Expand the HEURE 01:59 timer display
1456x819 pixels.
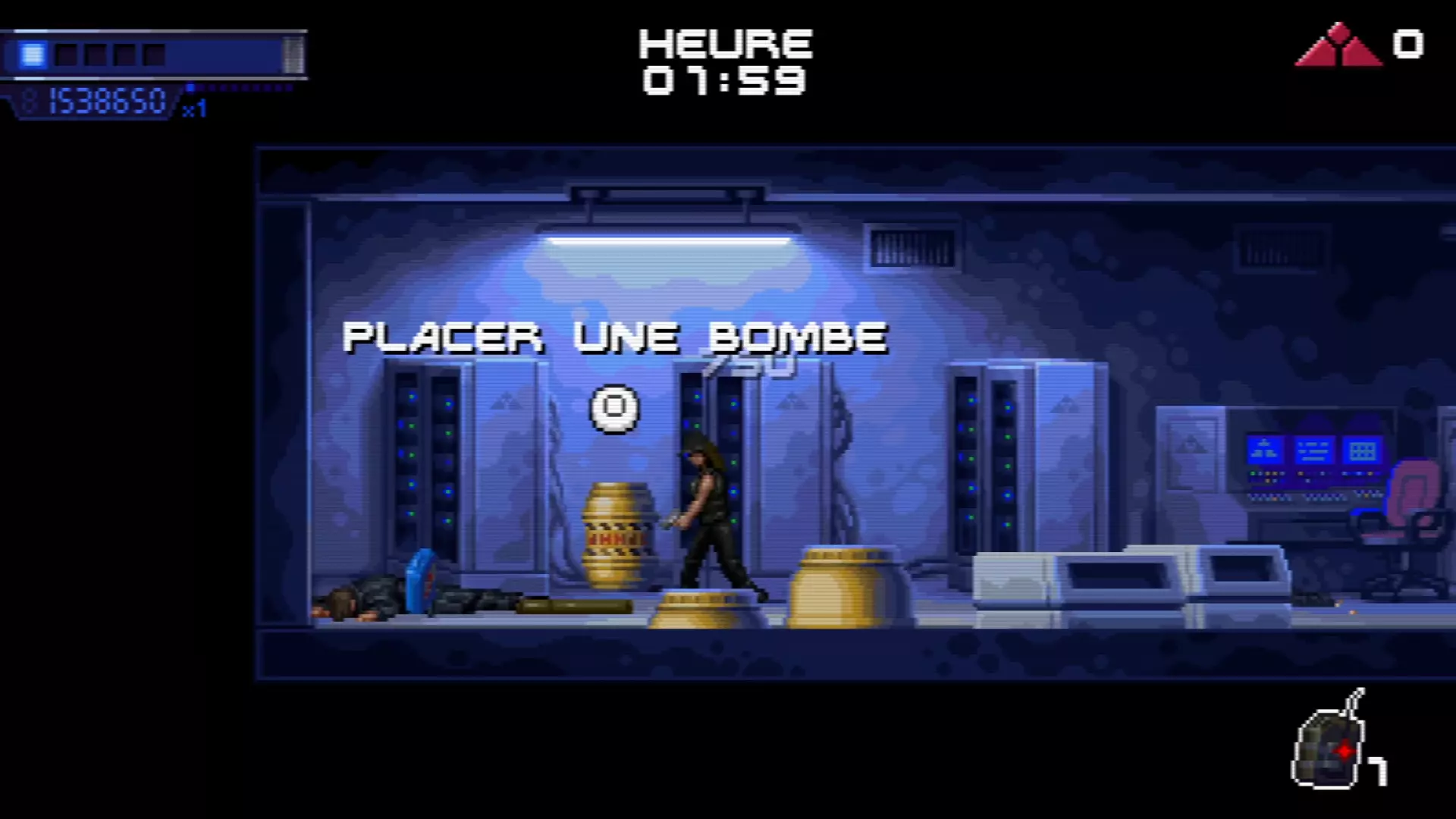pyautogui.click(x=723, y=61)
